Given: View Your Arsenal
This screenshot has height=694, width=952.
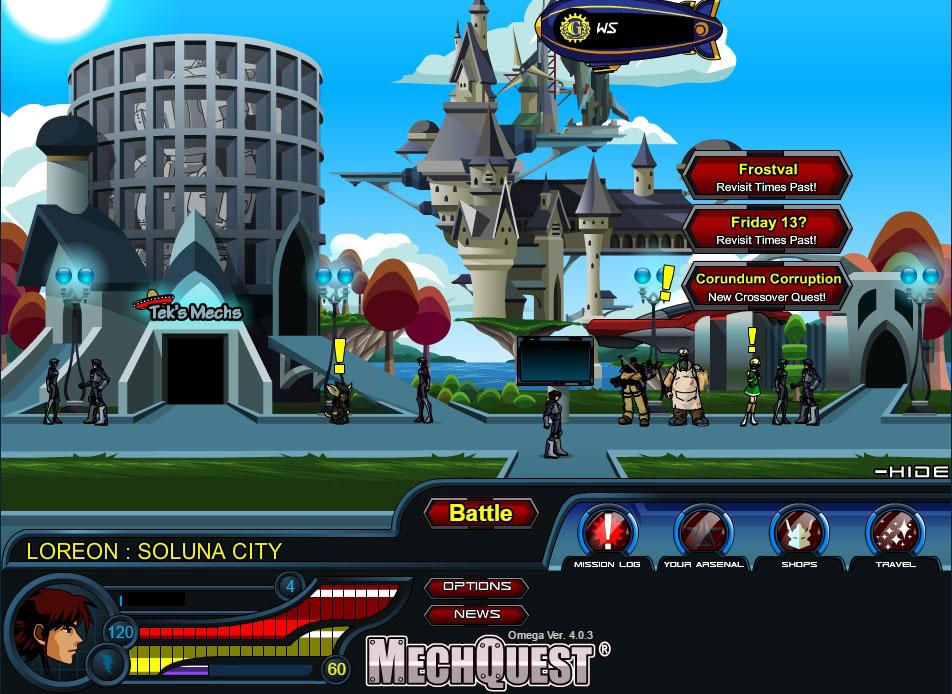Looking at the screenshot, I should coord(703,532).
